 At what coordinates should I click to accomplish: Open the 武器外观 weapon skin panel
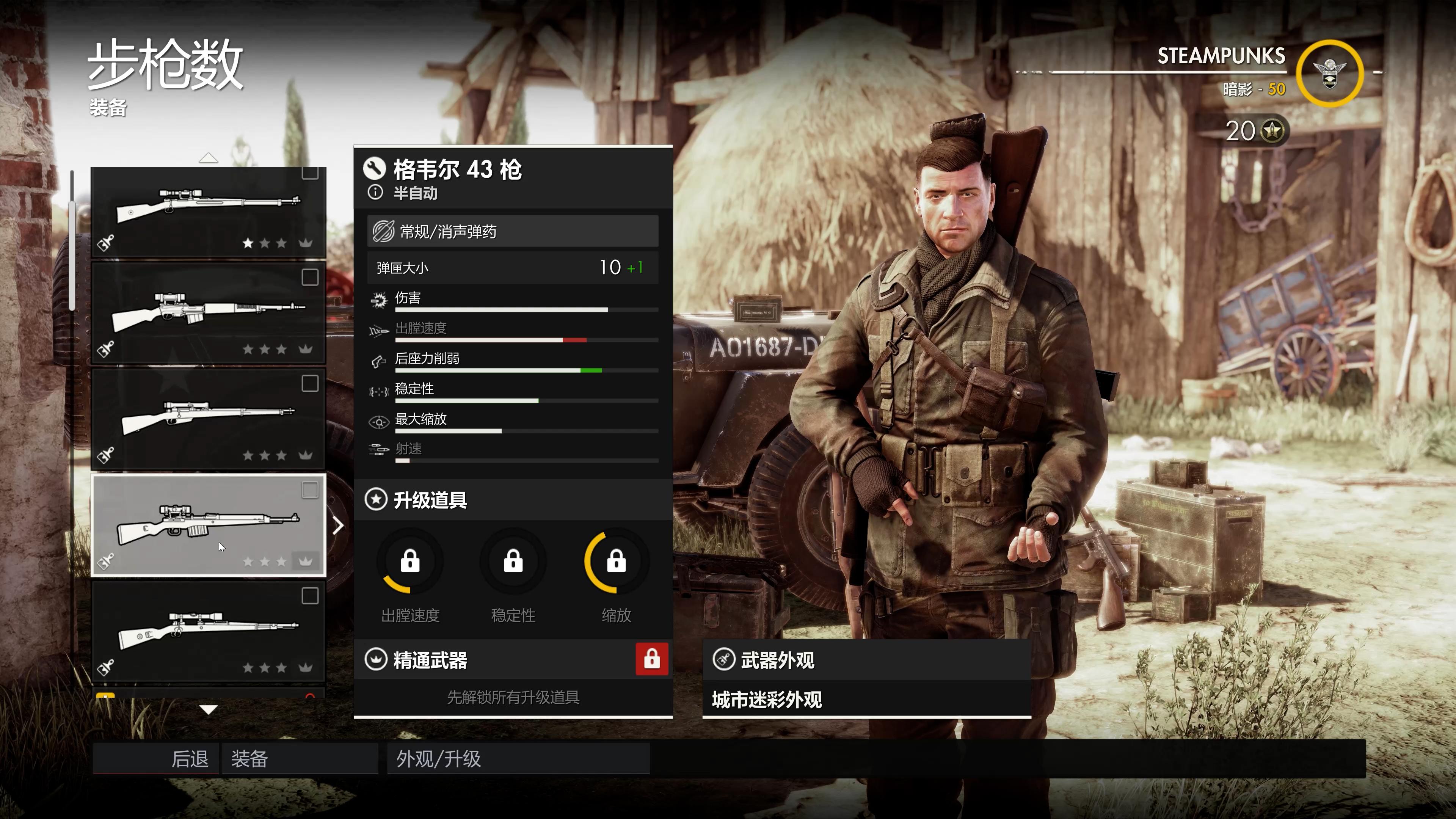[x=866, y=660]
